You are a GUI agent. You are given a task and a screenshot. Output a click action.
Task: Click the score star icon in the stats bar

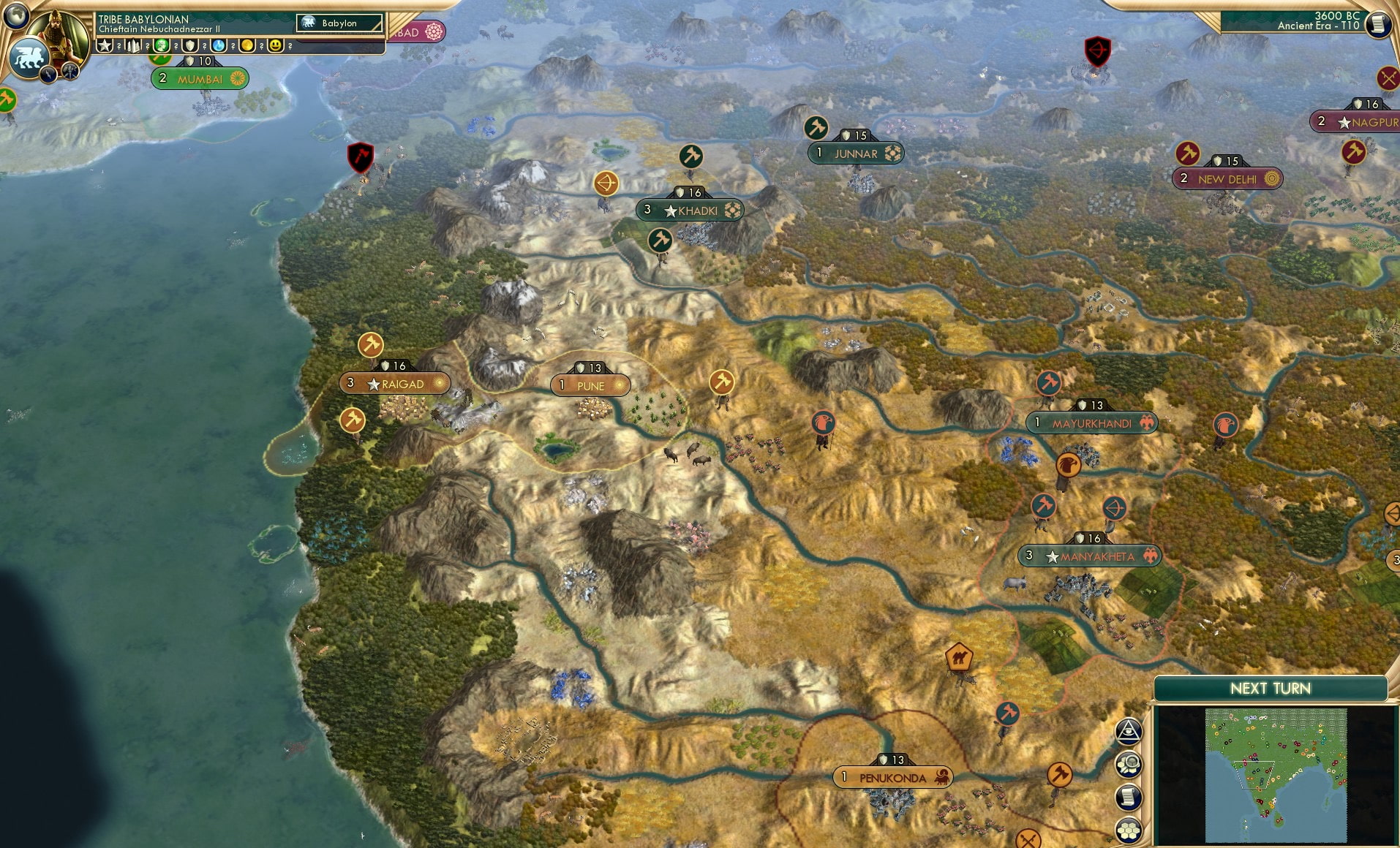pos(105,45)
